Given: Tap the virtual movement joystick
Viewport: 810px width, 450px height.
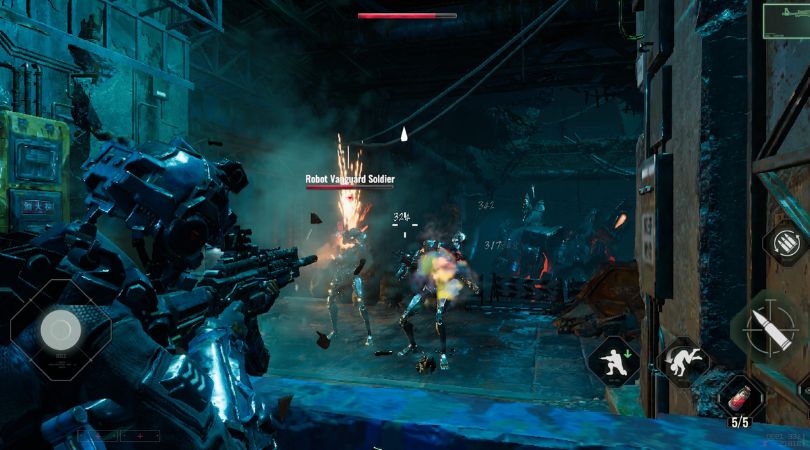Looking at the screenshot, I should [60, 329].
